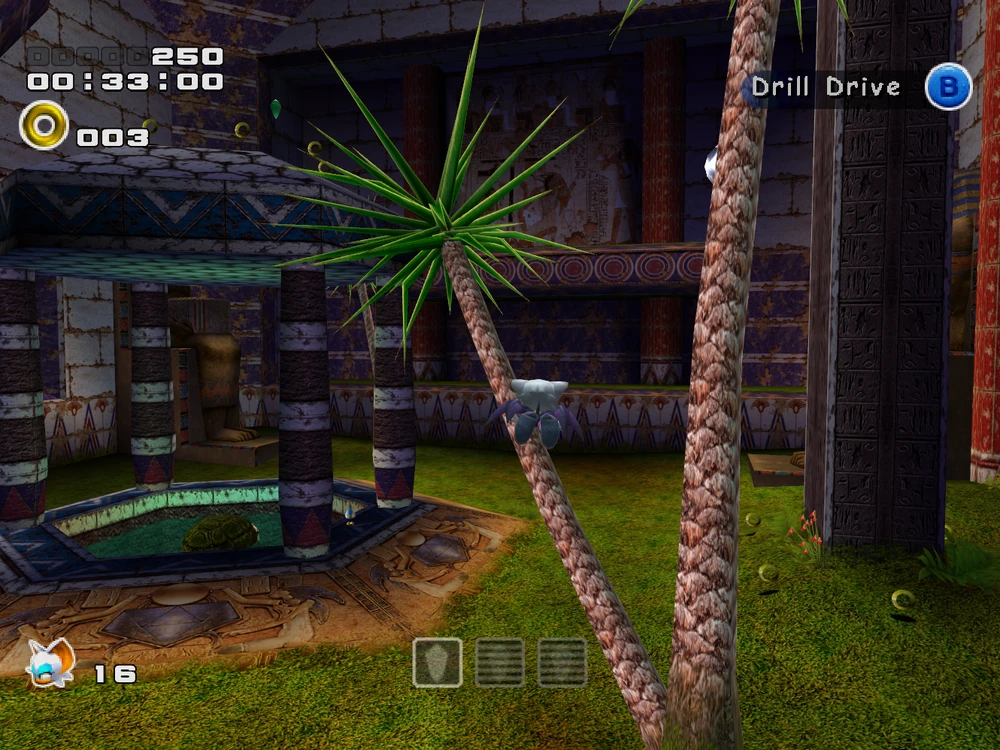Select the Drill Drive action label
Image resolution: width=1000 pixels, height=750 pixels.
coord(826,87)
